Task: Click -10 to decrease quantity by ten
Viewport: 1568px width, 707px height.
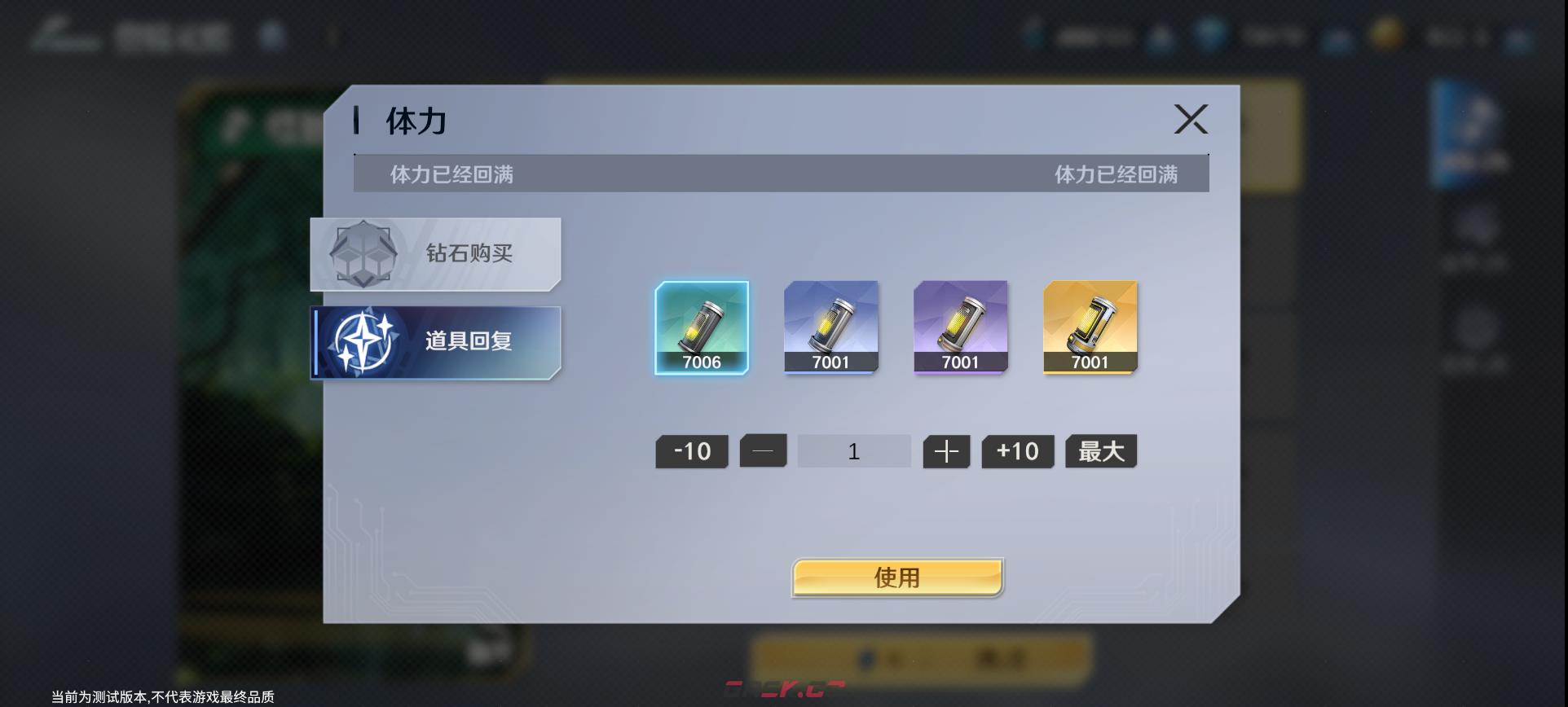Action: coord(690,450)
